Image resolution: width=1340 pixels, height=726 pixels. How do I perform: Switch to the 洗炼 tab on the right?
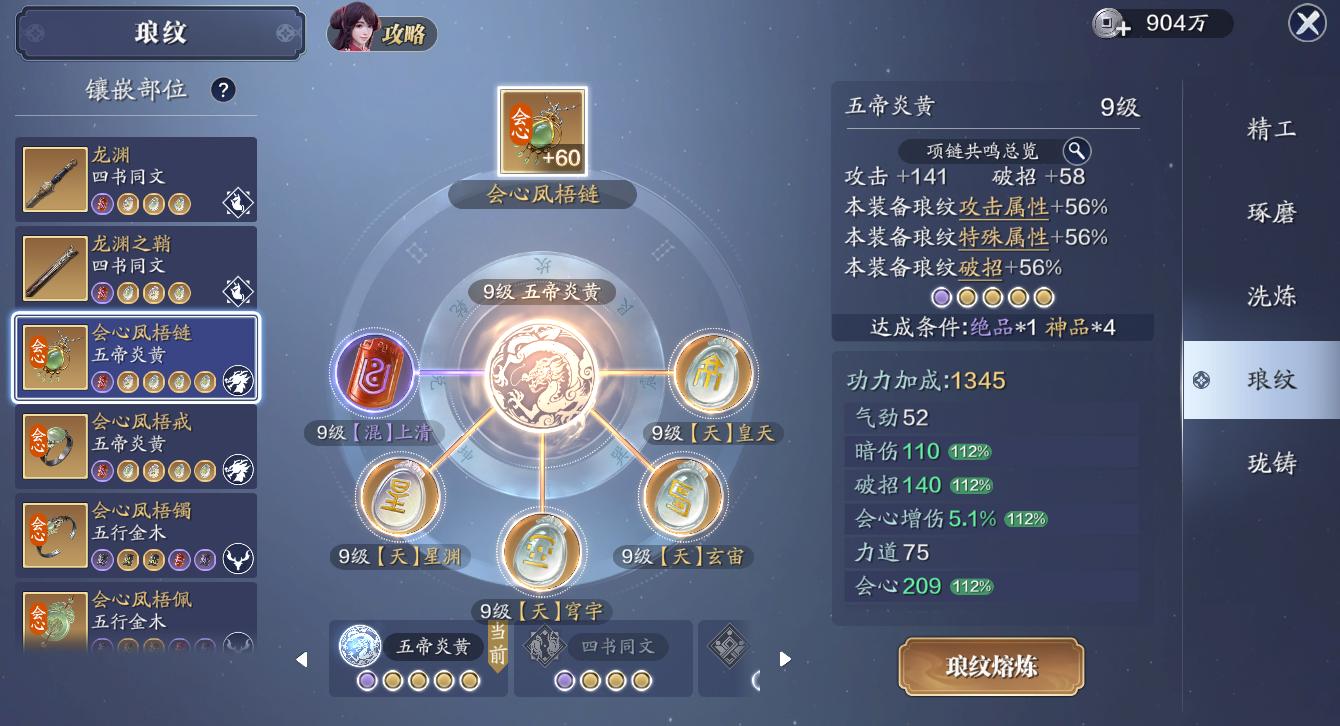coord(1271,296)
